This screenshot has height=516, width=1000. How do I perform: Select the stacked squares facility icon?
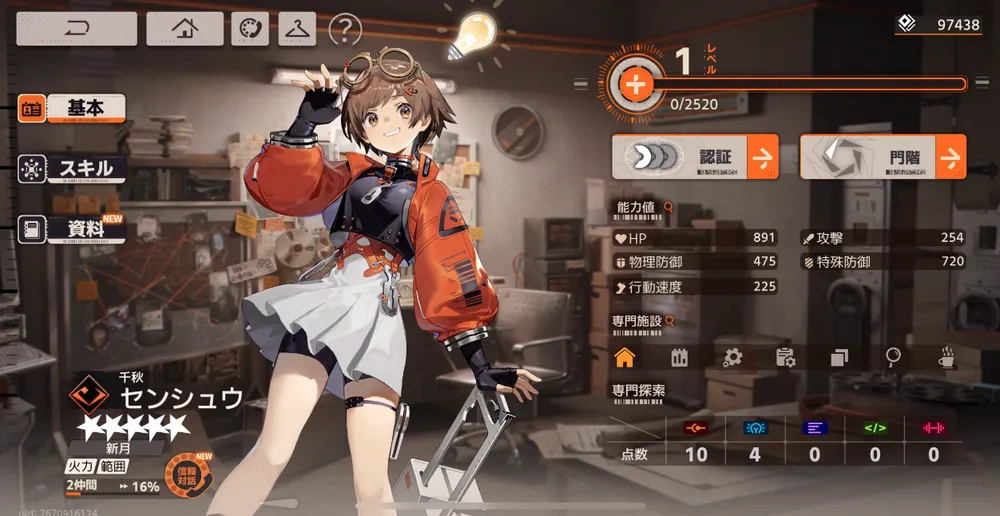pyautogui.click(x=839, y=357)
